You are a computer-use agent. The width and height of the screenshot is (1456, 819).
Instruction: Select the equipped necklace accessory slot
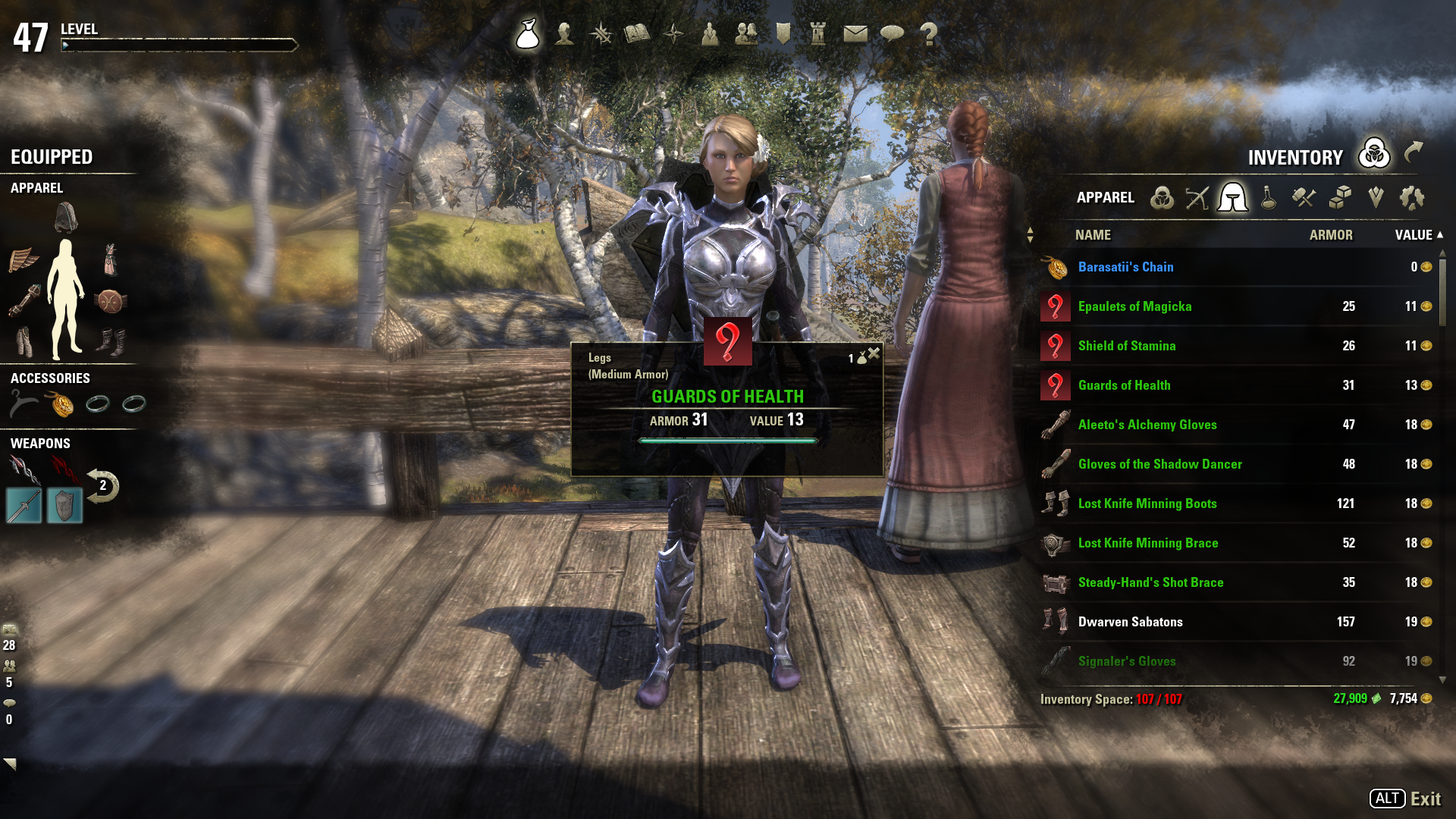coord(61,404)
